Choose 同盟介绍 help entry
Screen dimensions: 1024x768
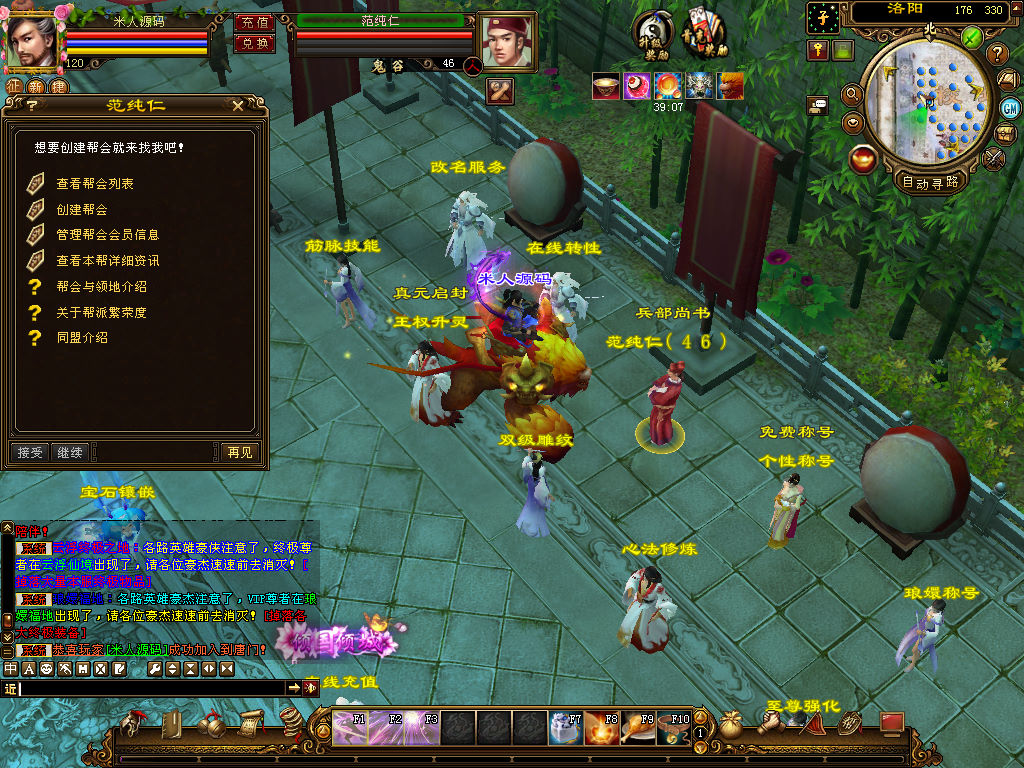[82, 339]
